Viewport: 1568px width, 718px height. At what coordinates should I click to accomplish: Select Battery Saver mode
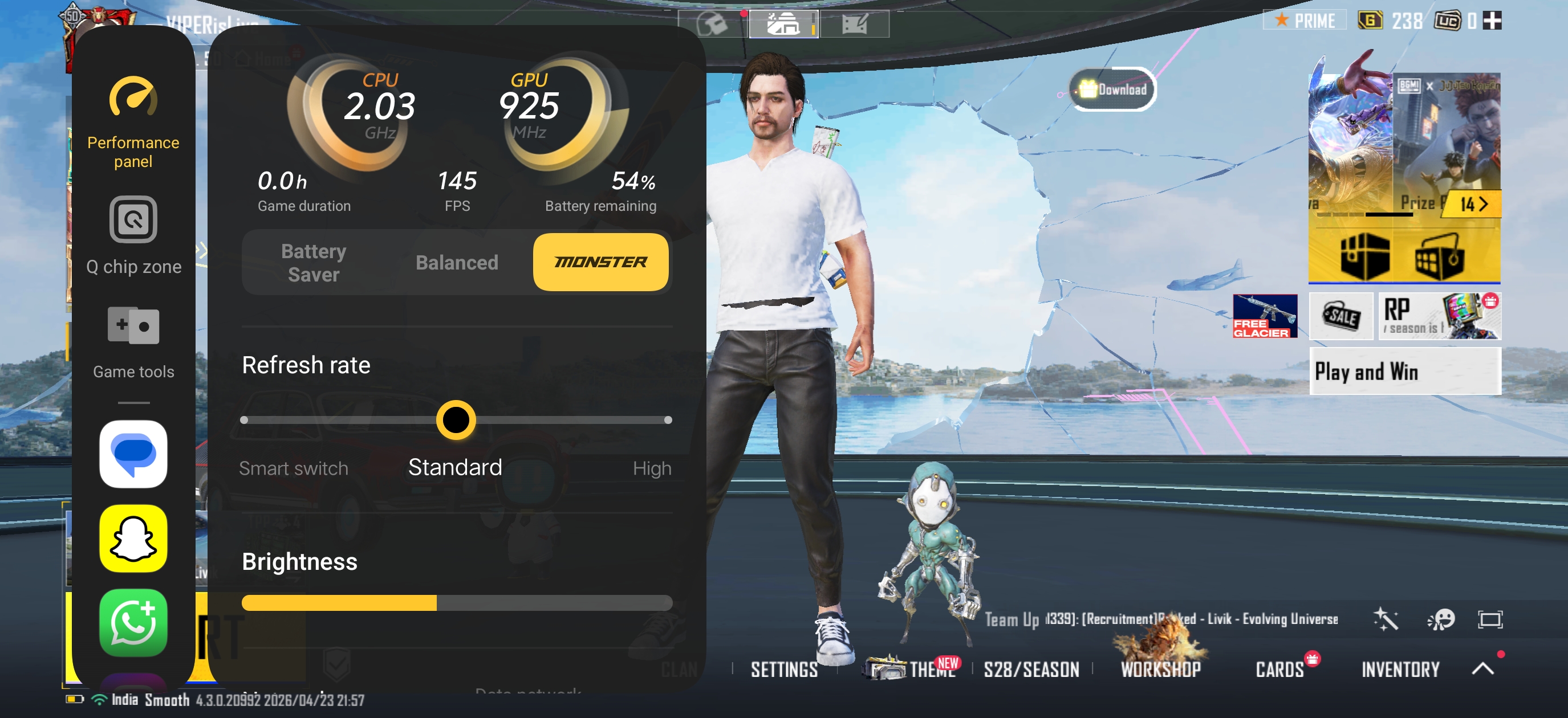(x=314, y=262)
